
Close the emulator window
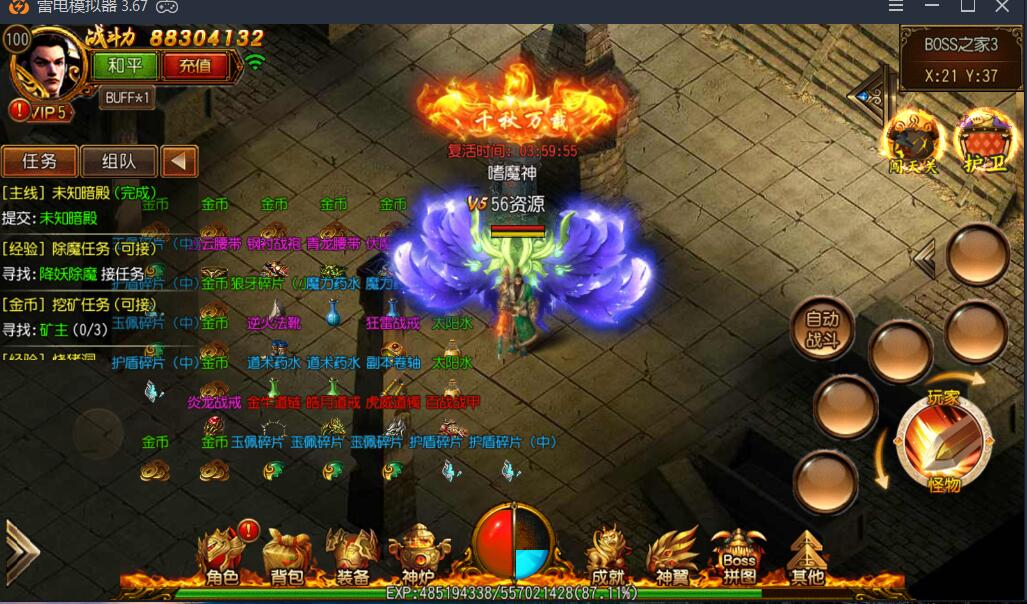coord(1002,7)
